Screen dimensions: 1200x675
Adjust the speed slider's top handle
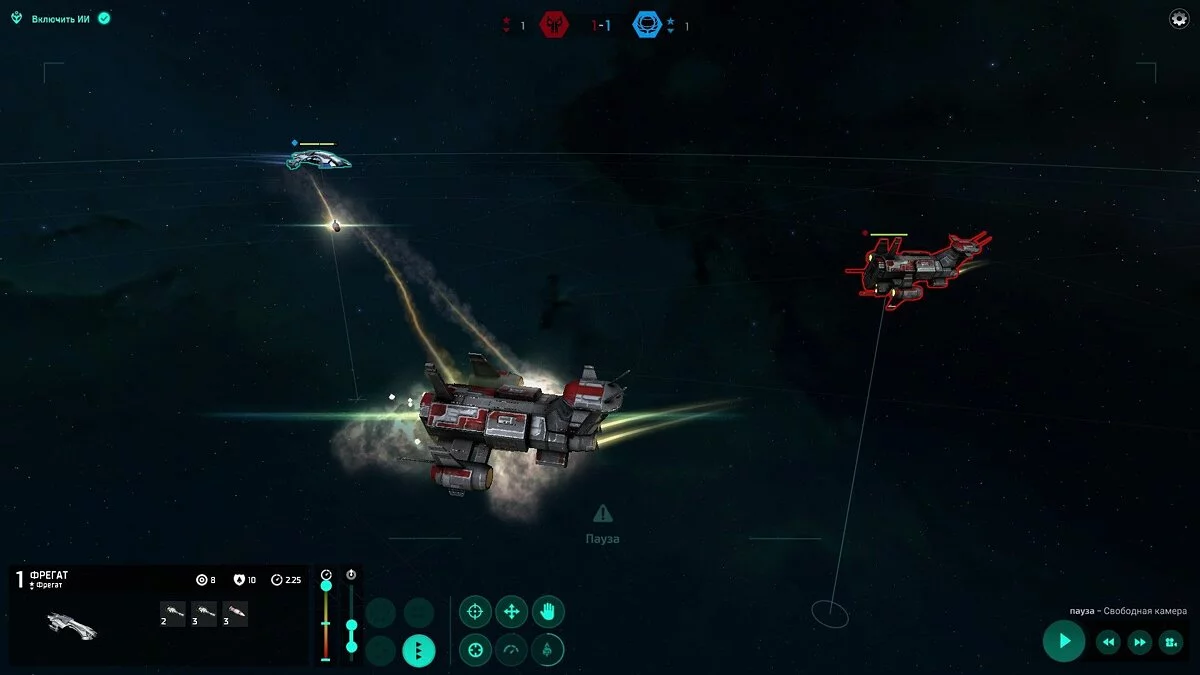click(326, 585)
